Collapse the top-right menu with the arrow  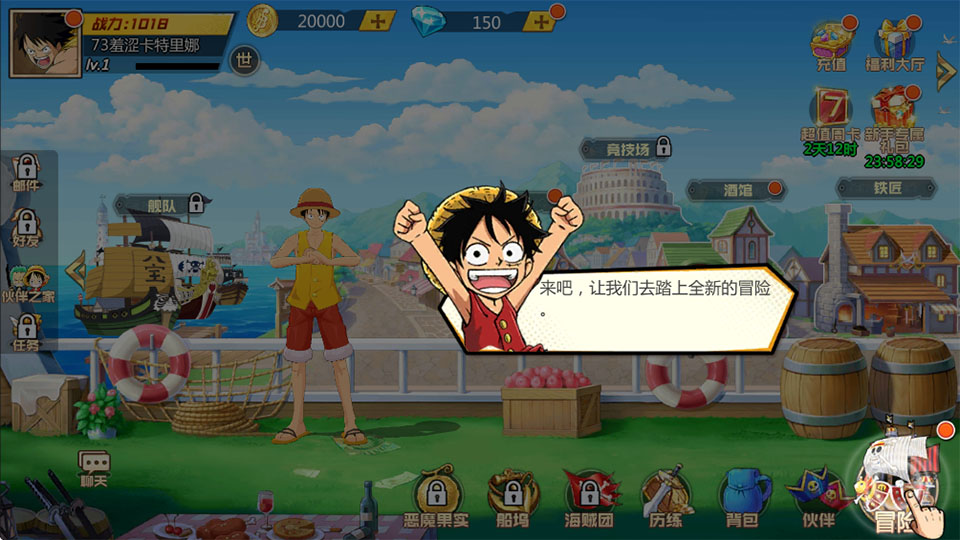(945, 71)
